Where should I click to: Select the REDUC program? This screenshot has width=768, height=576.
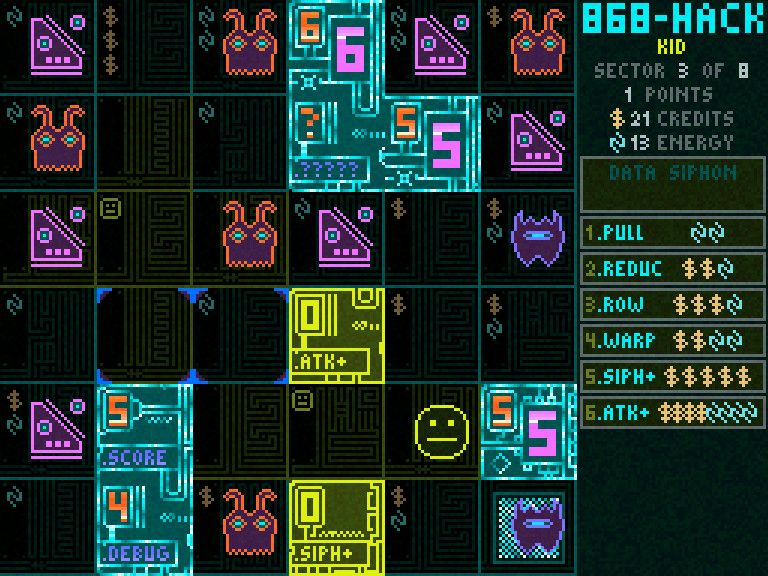[673, 269]
